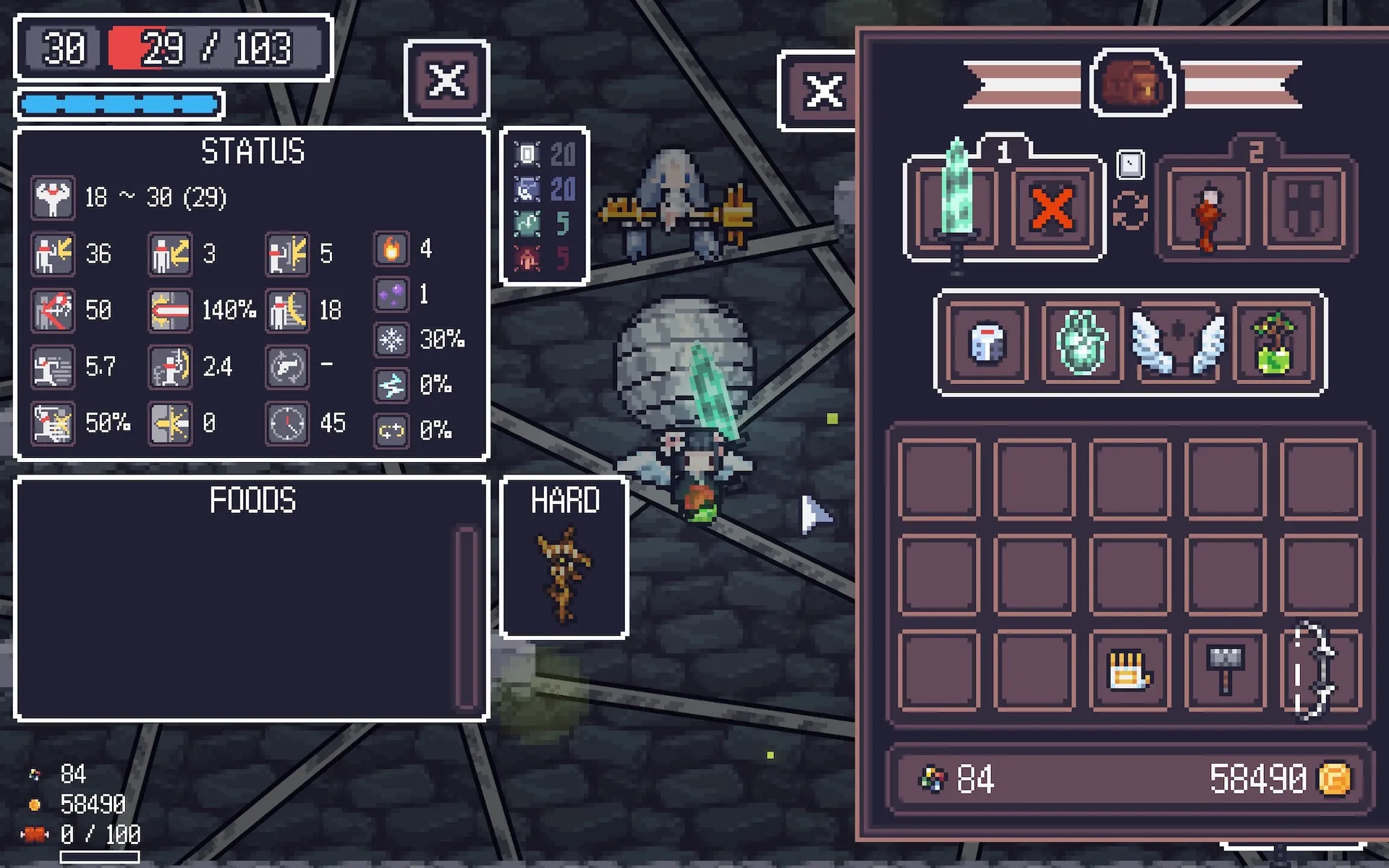Click the fire stat icon

391,250
